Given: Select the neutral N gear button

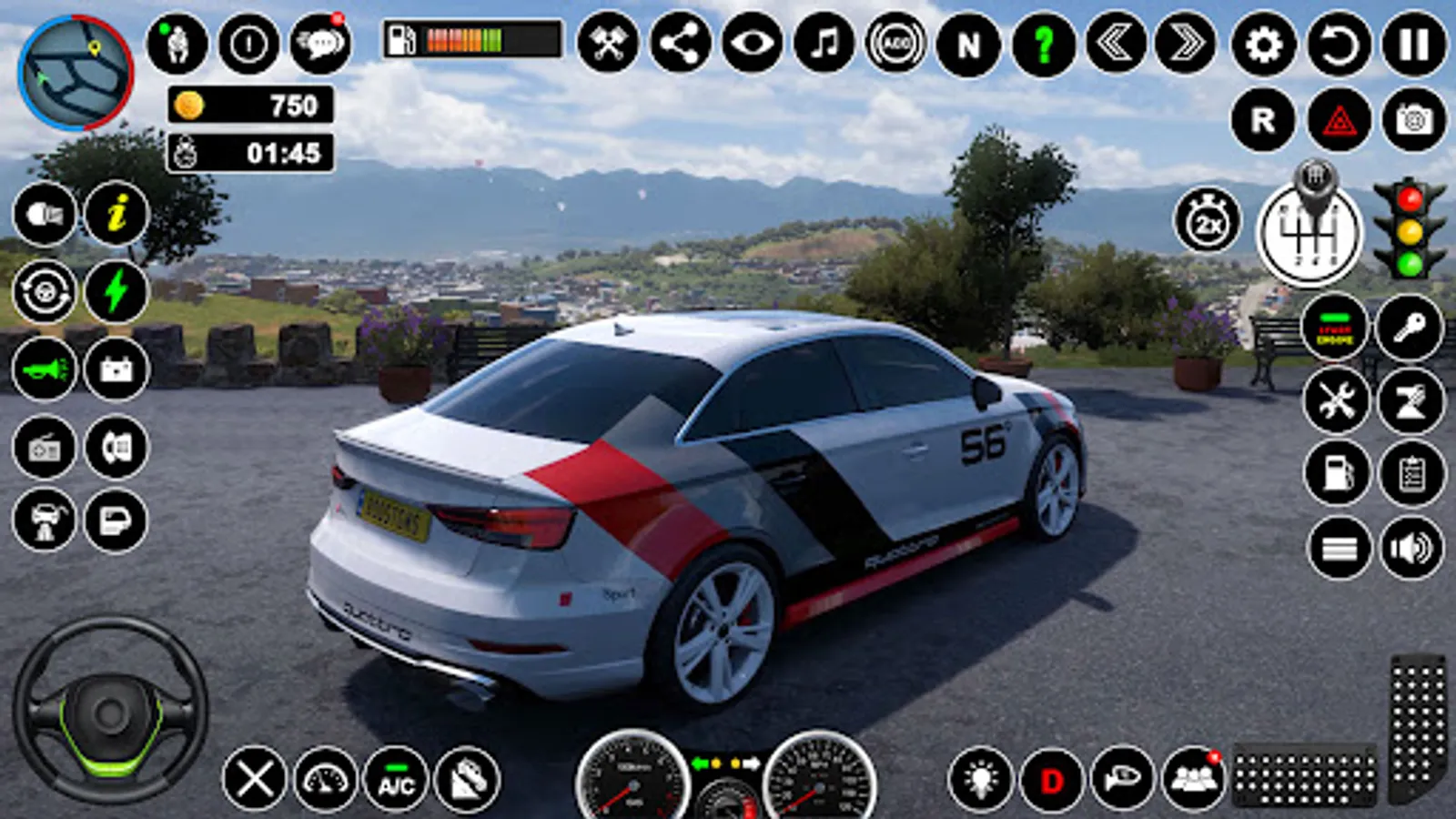Looking at the screenshot, I should pyautogui.click(x=968, y=44).
